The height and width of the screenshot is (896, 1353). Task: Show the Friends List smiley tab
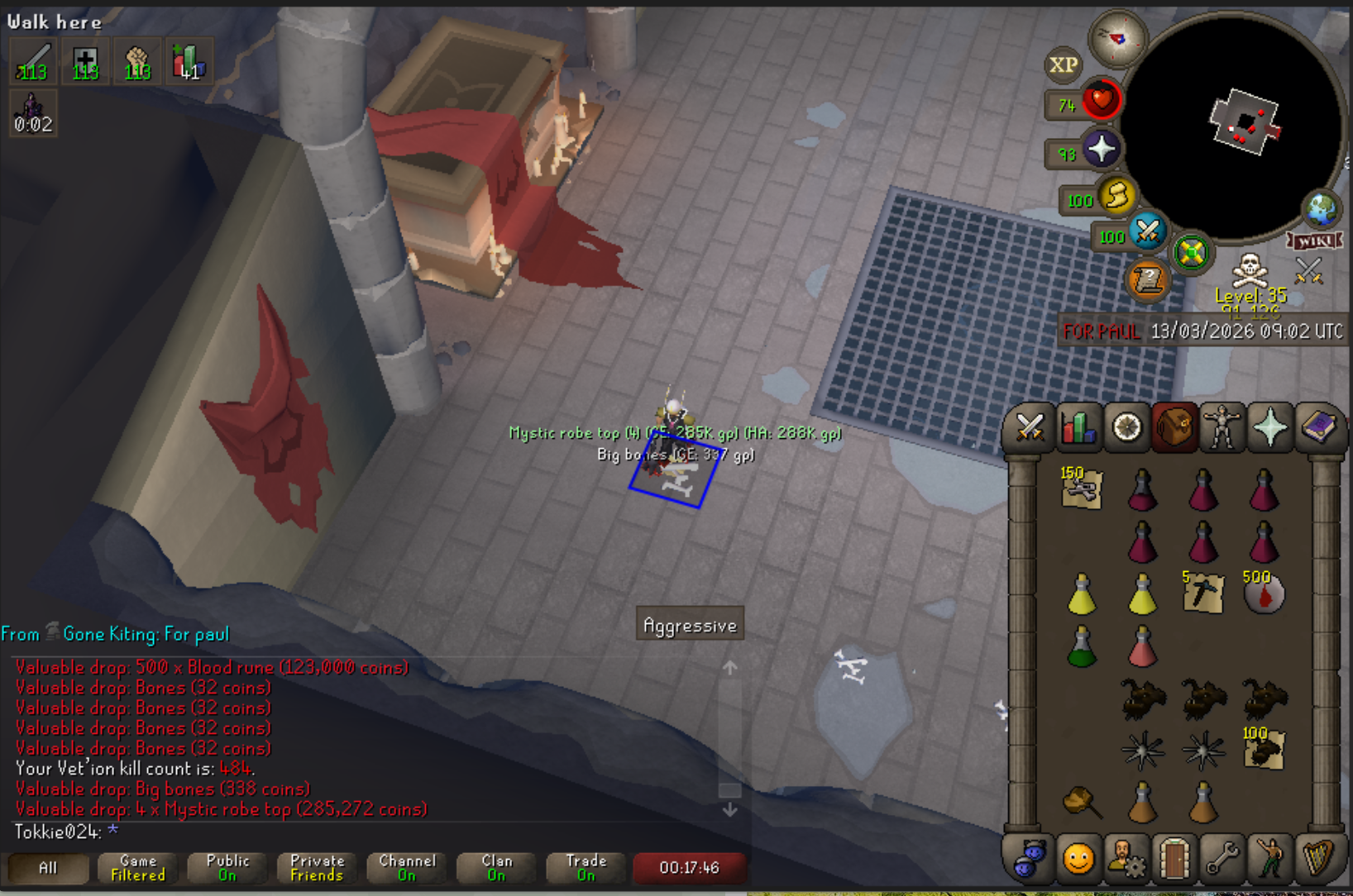(x=1078, y=860)
